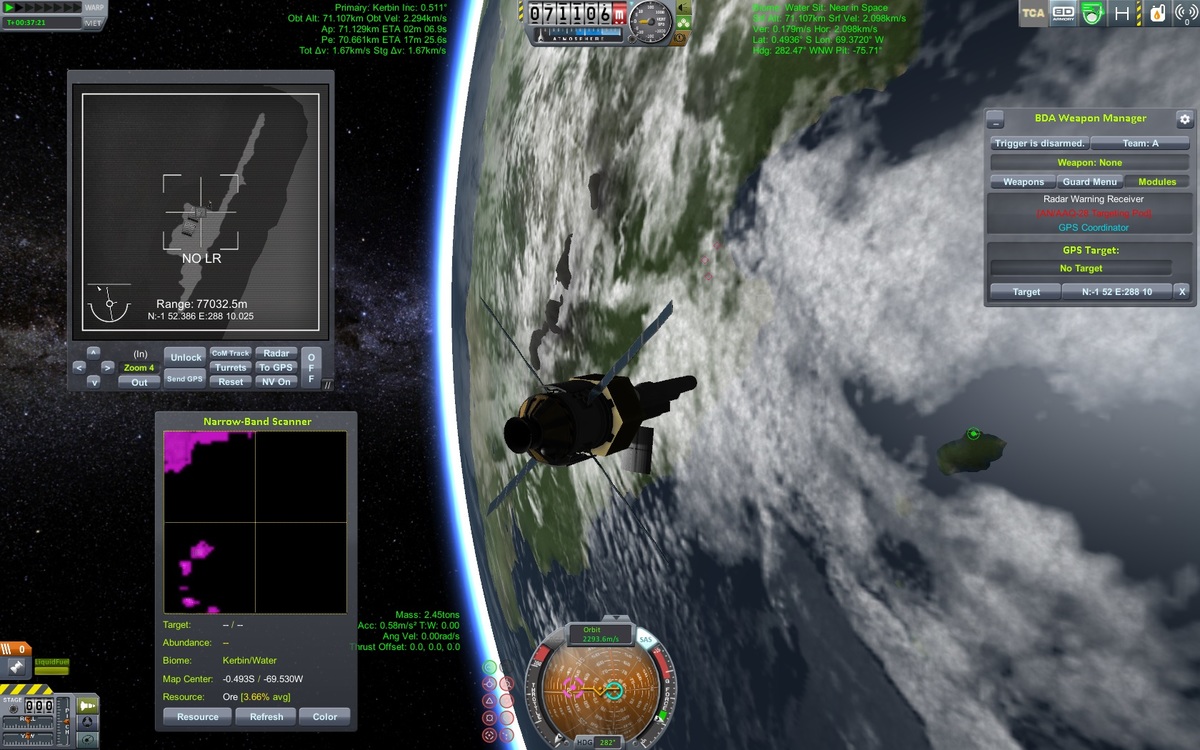The width and height of the screenshot is (1200, 750).
Task: Open BDA Weapon Manager settings gear
Action: (1185, 119)
